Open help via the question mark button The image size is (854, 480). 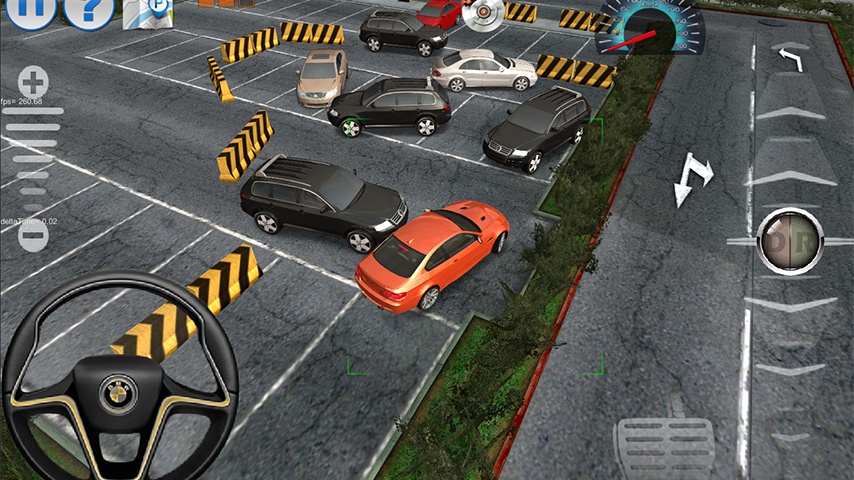(88, 9)
